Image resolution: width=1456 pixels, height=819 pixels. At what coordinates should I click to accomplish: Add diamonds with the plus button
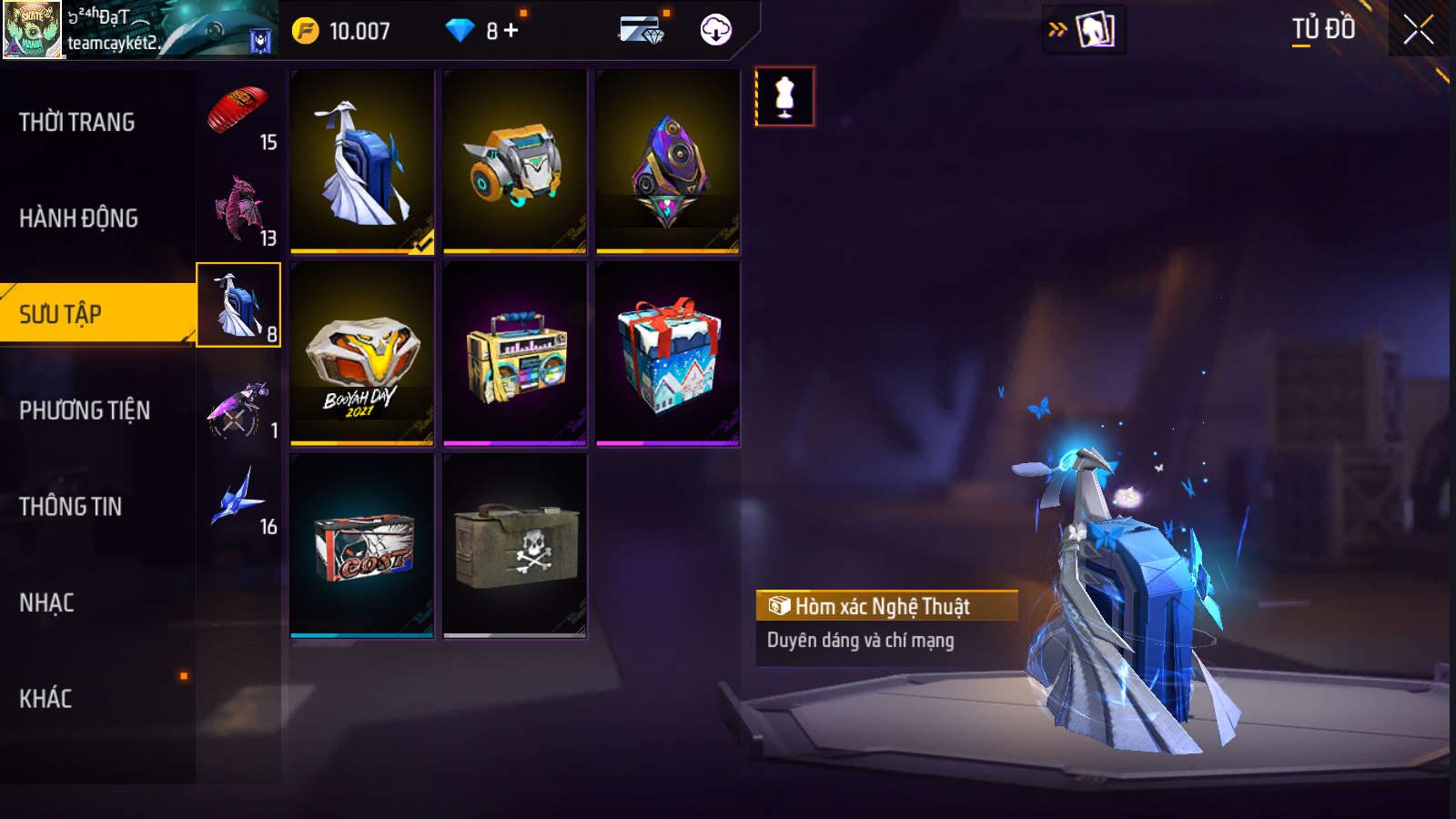tap(511, 31)
